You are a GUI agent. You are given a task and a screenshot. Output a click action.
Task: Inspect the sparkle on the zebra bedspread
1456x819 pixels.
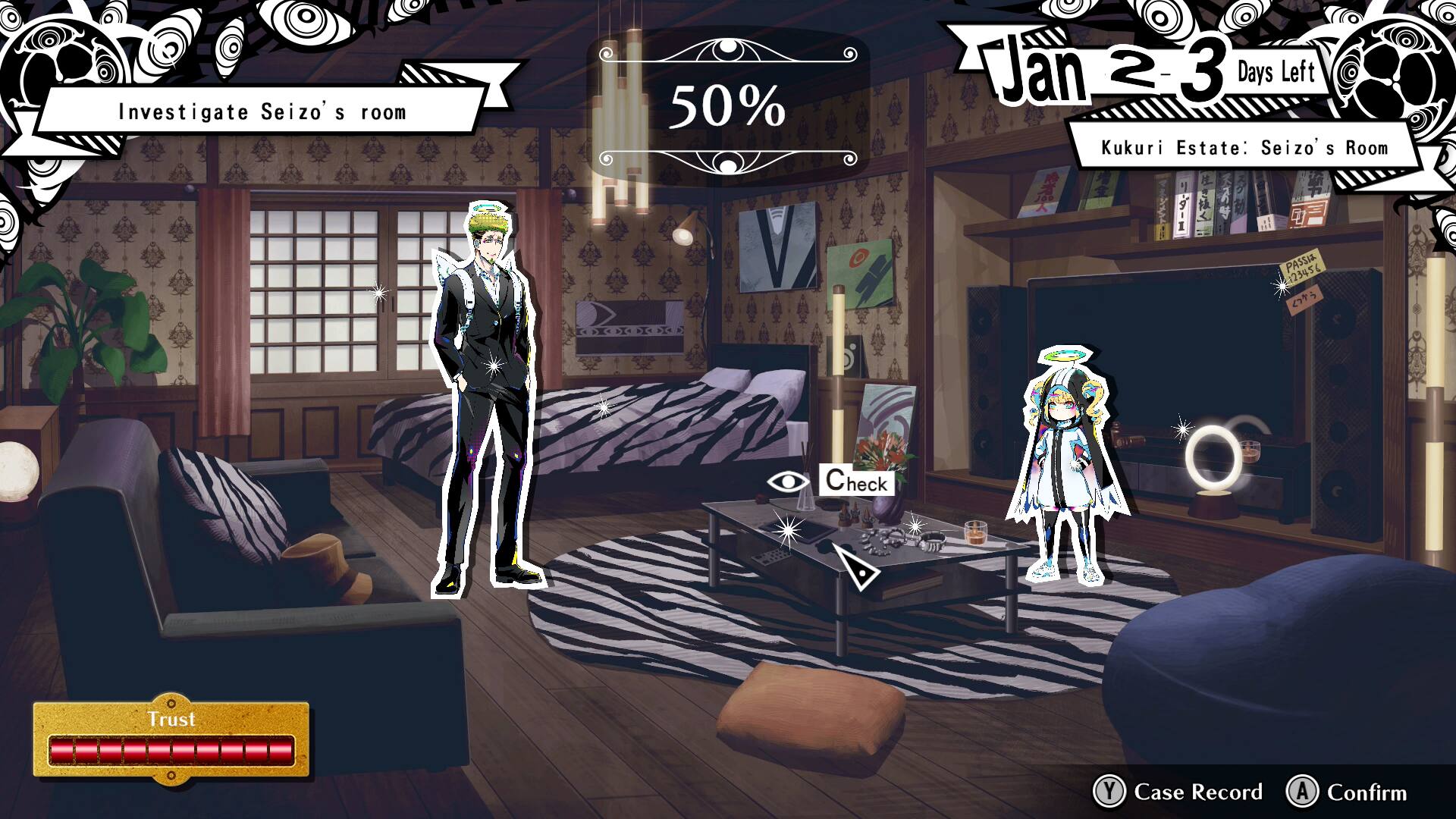click(x=603, y=409)
